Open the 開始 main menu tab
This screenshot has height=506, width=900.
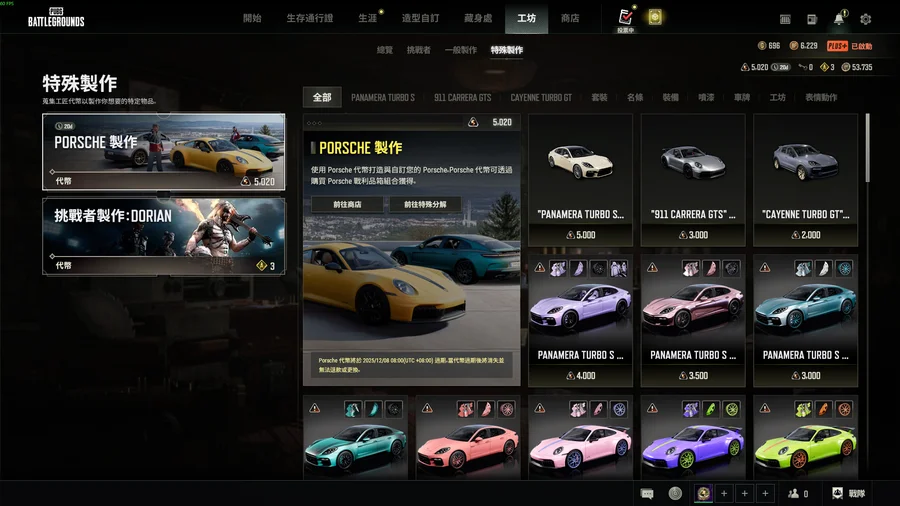(252, 18)
